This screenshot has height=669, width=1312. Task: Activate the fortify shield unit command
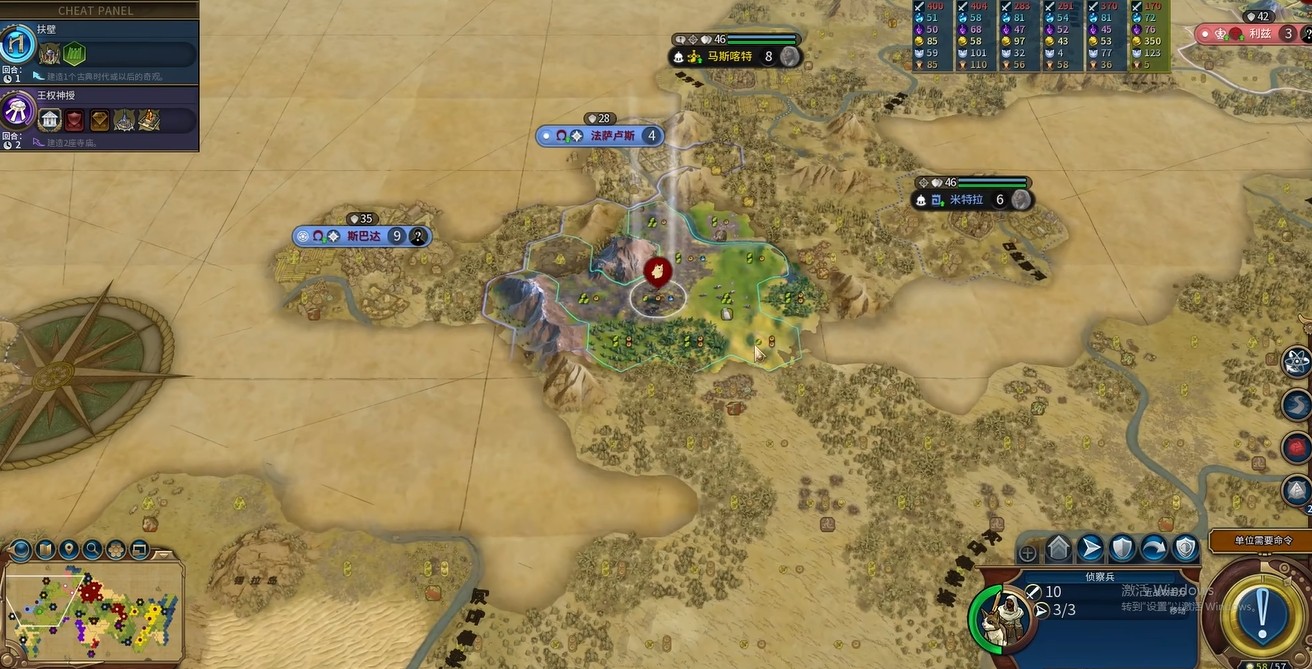[x=1122, y=548]
